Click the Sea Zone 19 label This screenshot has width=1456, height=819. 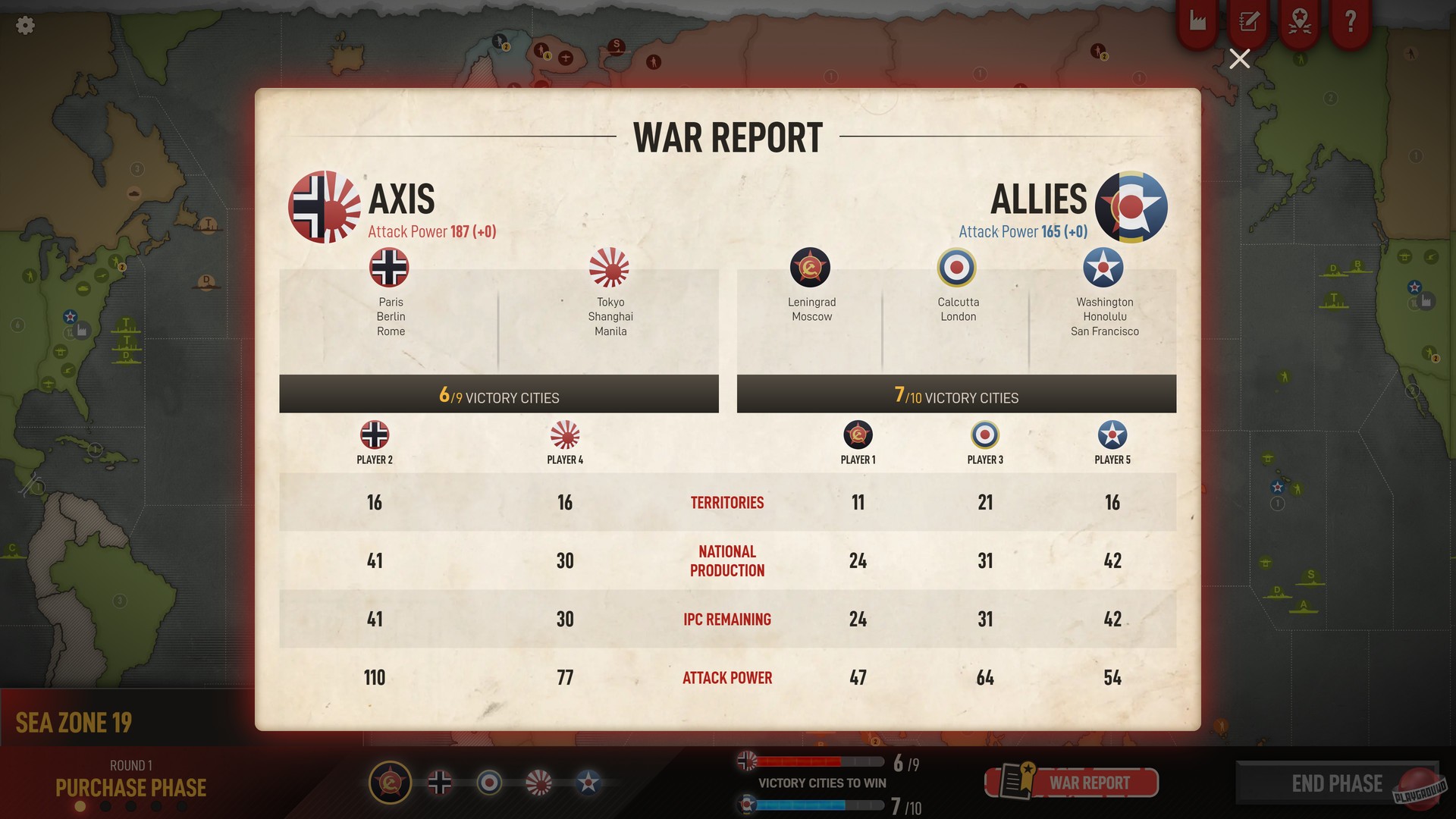tap(74, 722)
